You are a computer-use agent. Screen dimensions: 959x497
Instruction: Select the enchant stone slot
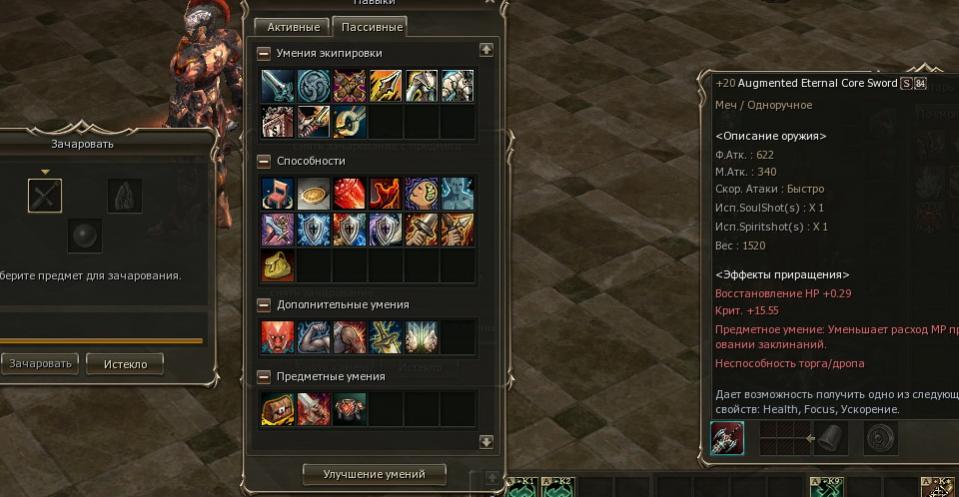click(125, 196)
